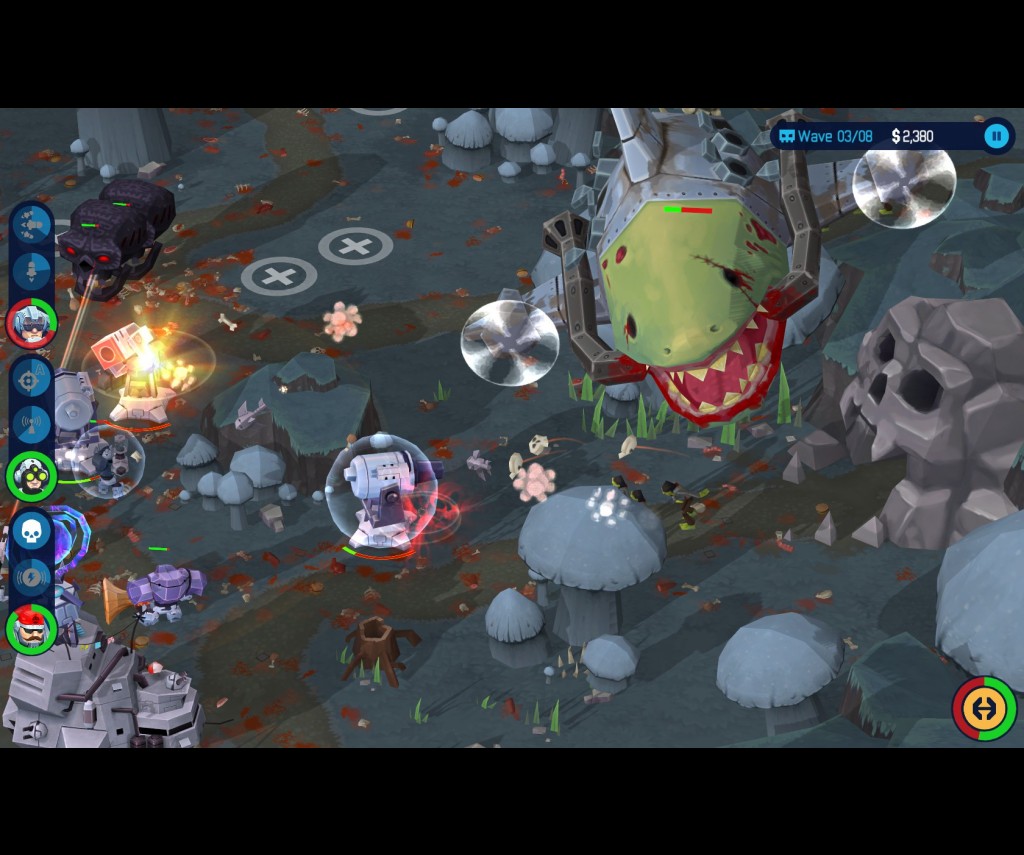Use the radio beacon signal ability
Viewport: 1024px width, 855px height.
pos(32,423)
